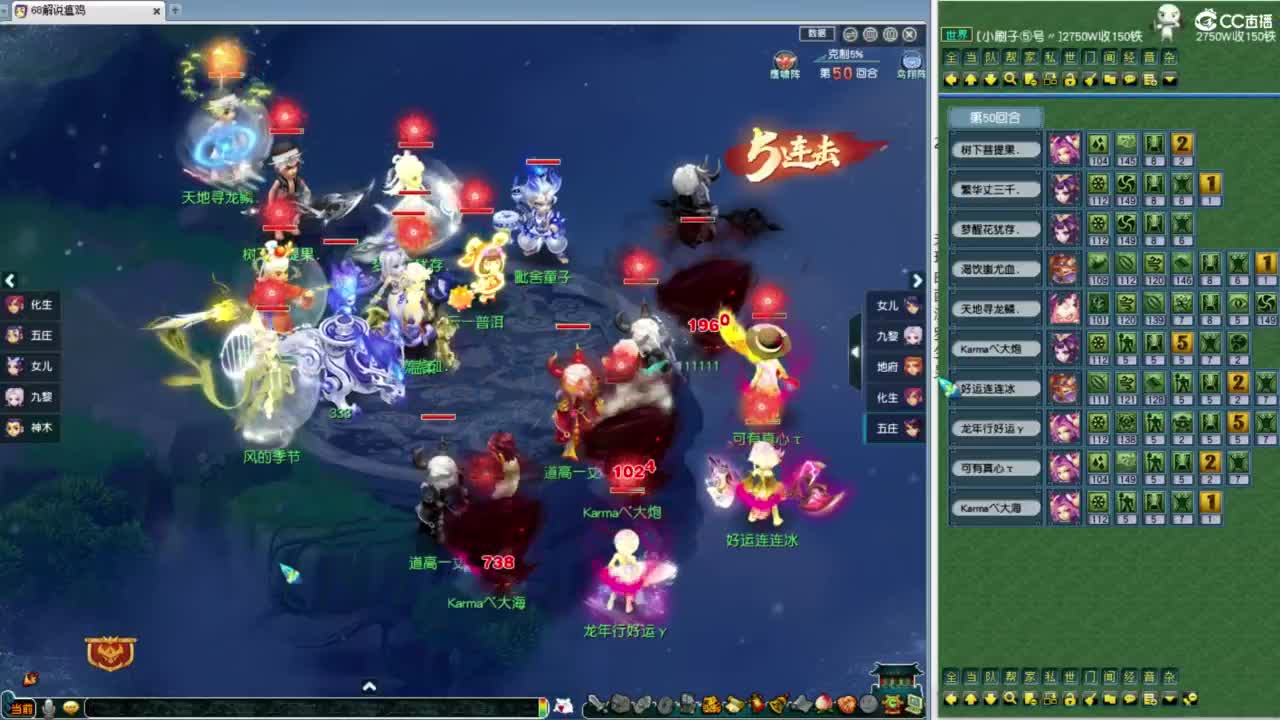This screenshot has width=1280, height=720.
Task: Click the right chevron beside the character panel
Action: click(917, 281)
